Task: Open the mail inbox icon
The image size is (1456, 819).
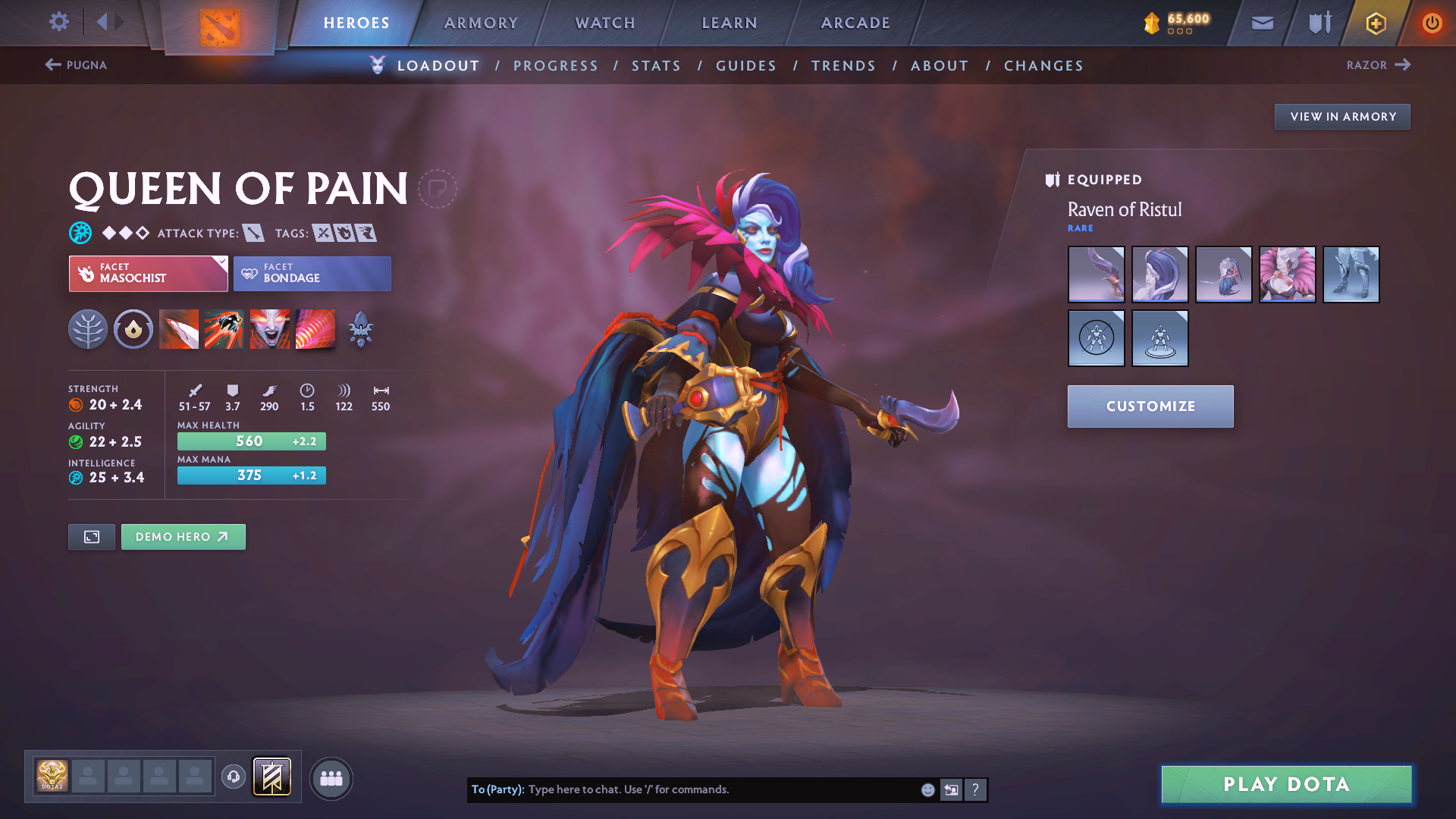Action: click(x=1262, y=23)
